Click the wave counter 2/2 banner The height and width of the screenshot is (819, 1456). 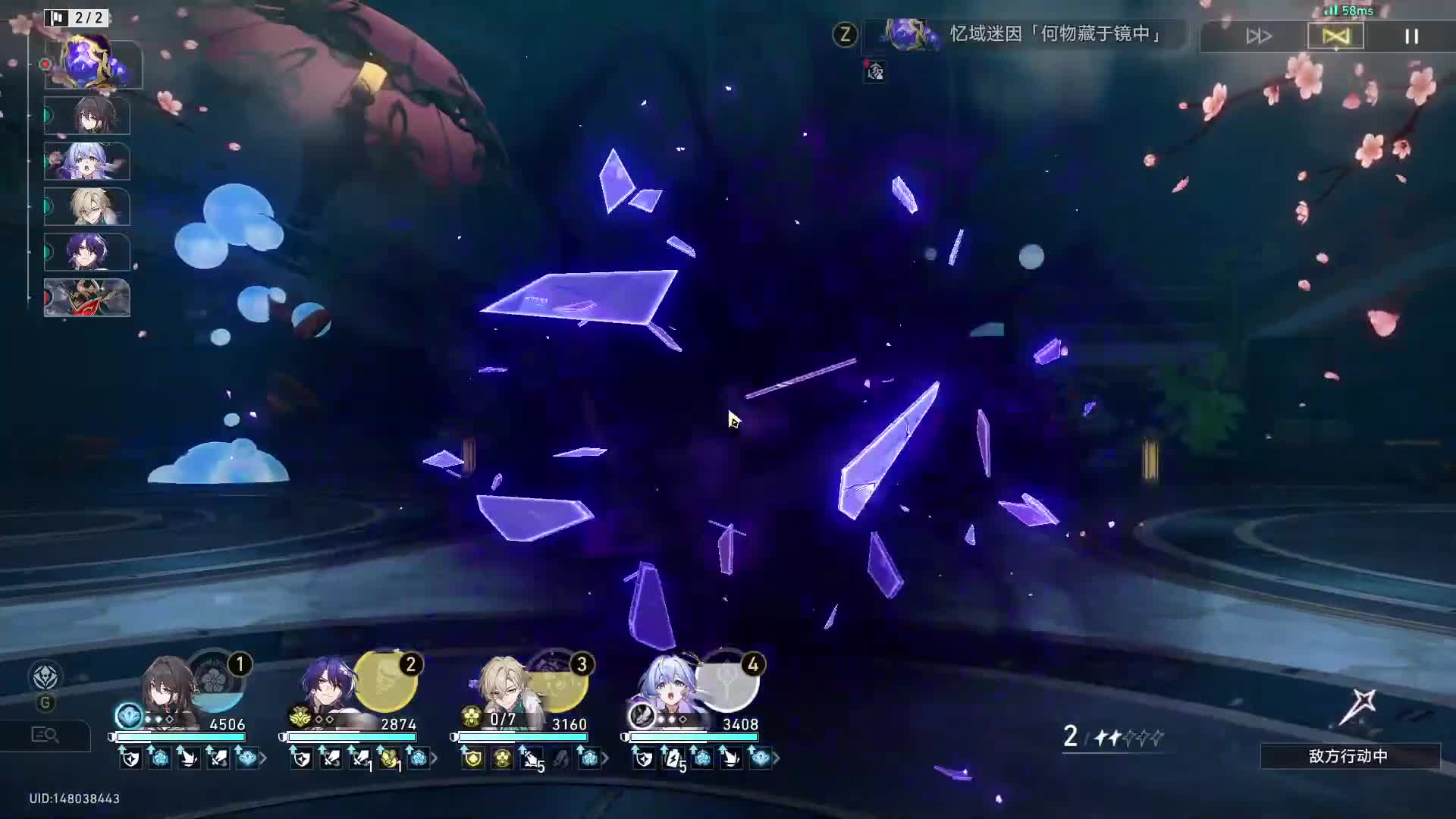point(76,17)
